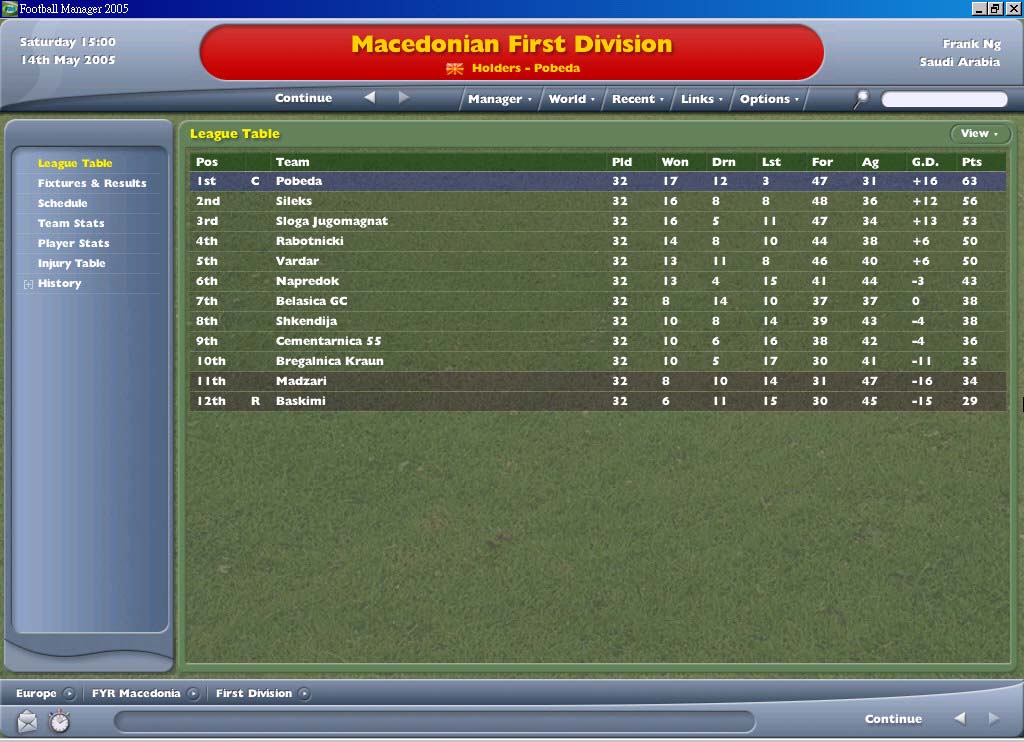Image resolution: width=1024 pixels, height=742 pixels.
Task: Open the View dropdown for the league table
Action: [x=979, y=134]
